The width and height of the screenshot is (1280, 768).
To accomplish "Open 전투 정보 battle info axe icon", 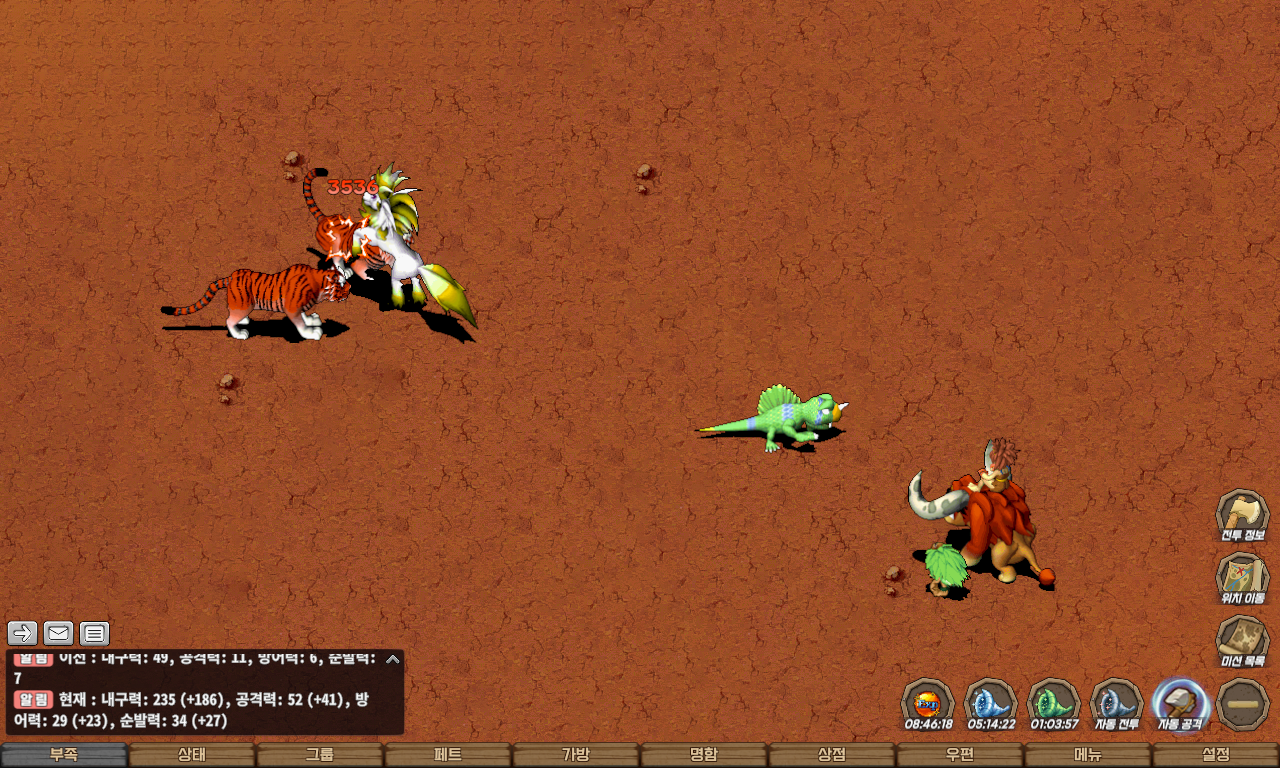I will [1242, 516].
